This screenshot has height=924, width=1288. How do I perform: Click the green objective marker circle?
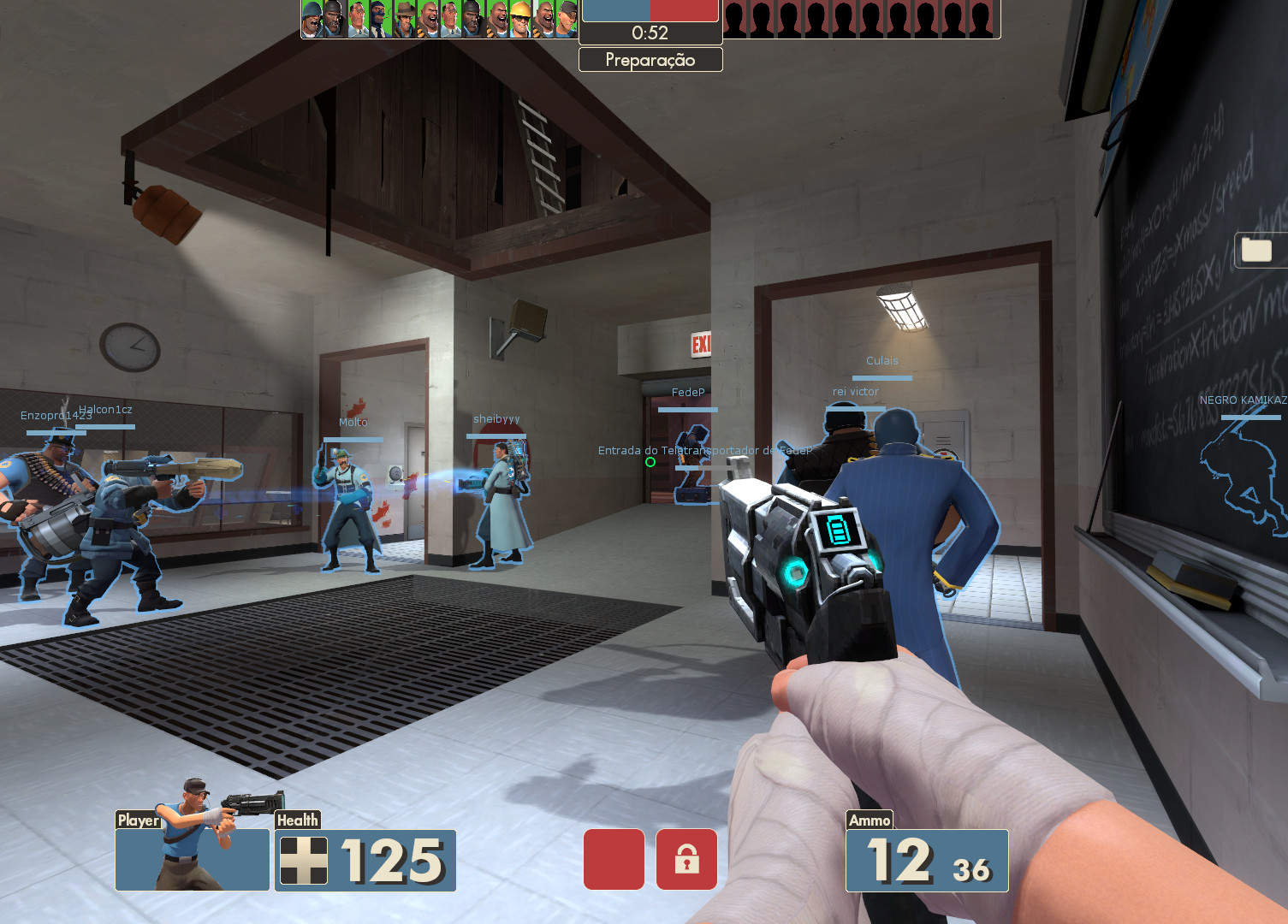pyautogui.click(x=650, y=462)
